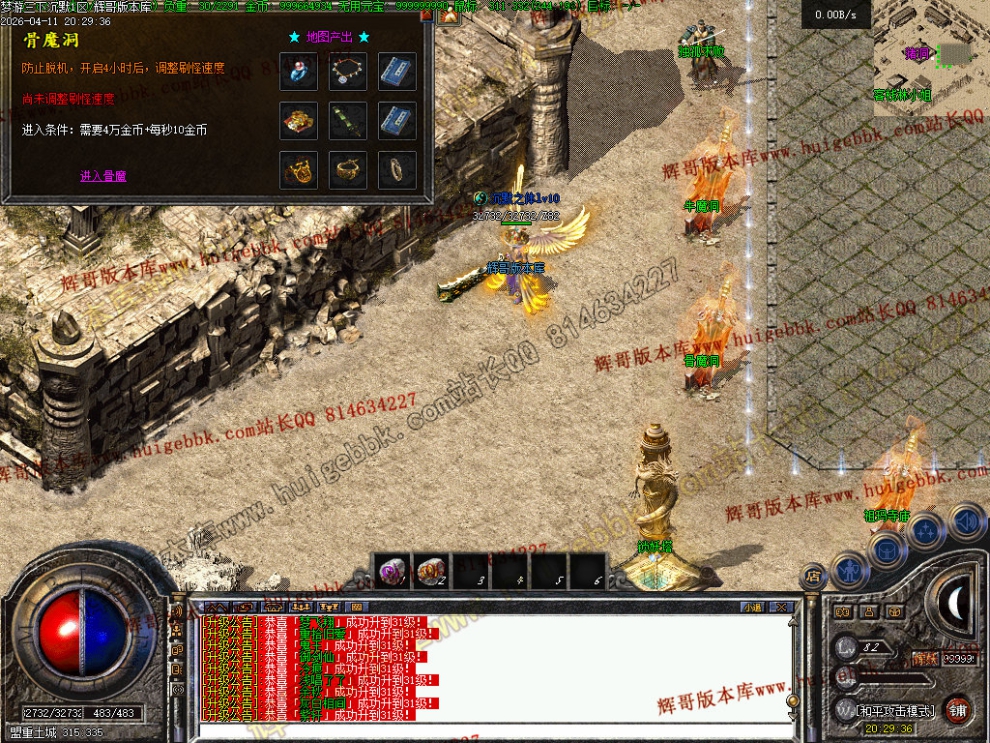This screenshot has height=743, width=990.
Task: Toggle the 和平攻击模式 attack mode
Action: point(896,711)
